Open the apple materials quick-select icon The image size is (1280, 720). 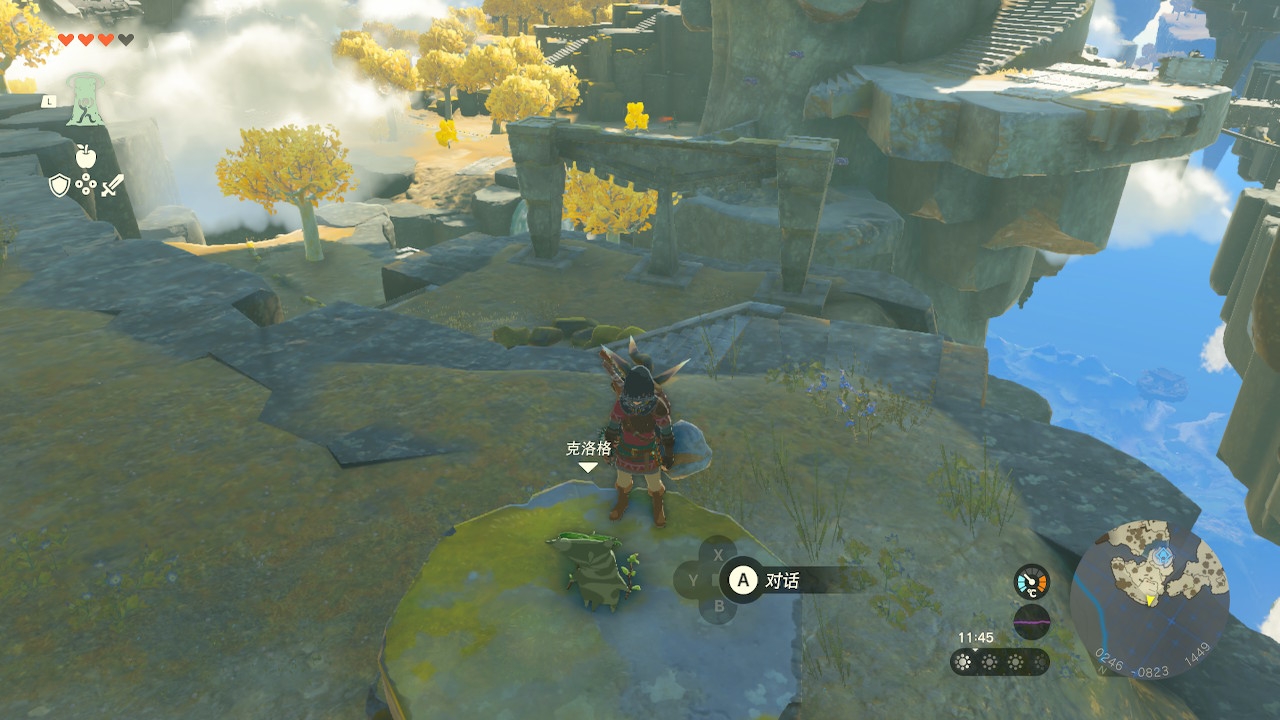(85, 156)
